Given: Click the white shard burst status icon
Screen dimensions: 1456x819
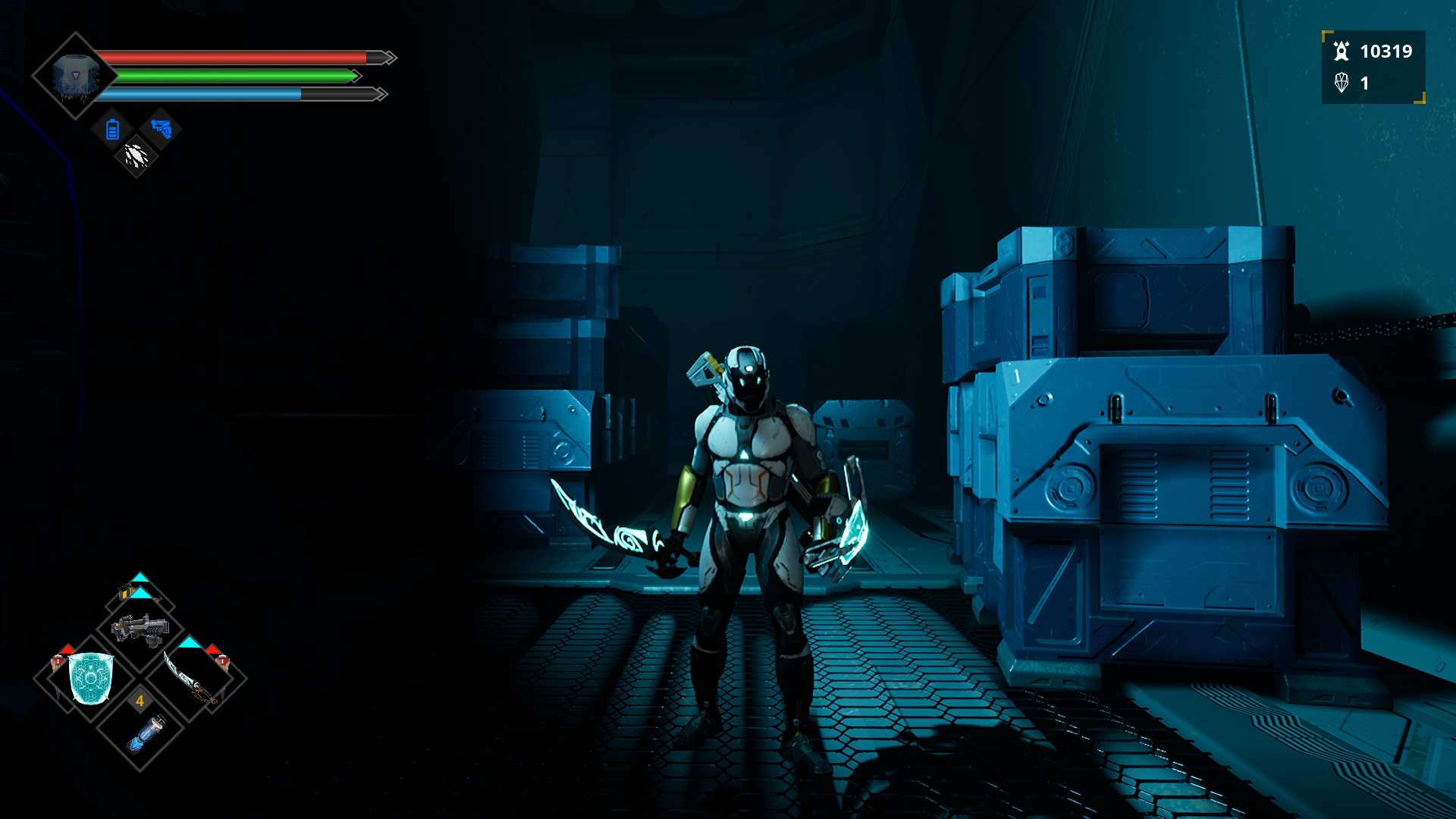Looking at the screenshot, I should [x=136, y=156].
